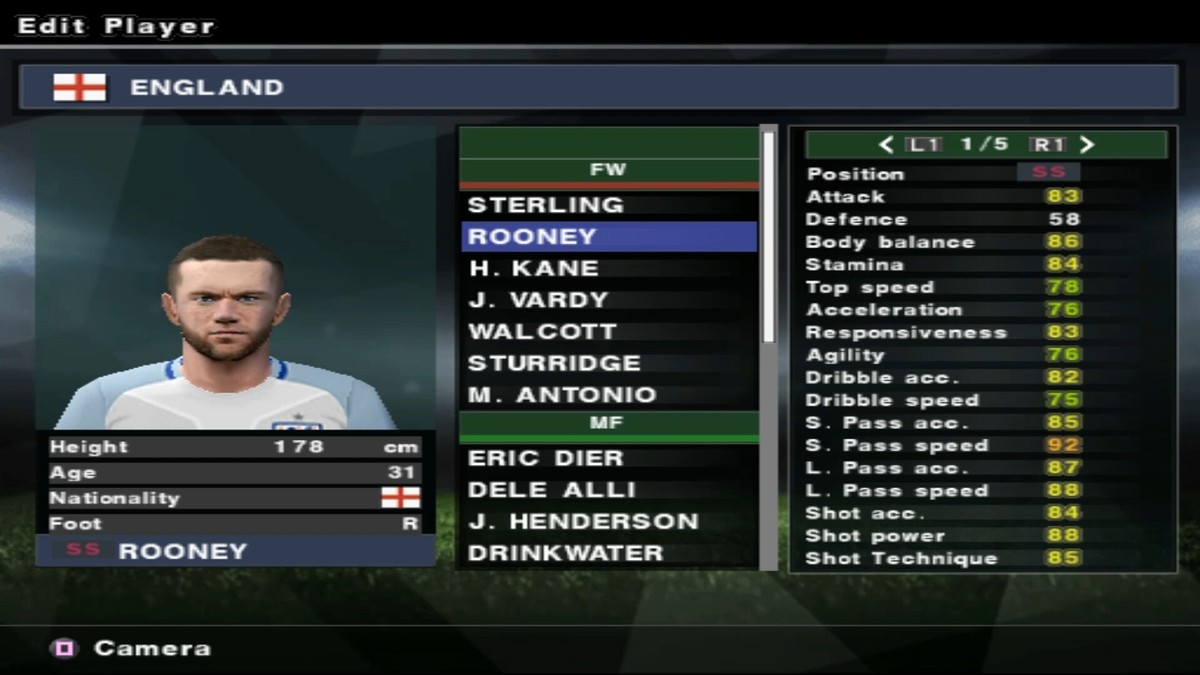Click the ENGLAND team header bar
The image size is (1200, 675).
tap(598, 87)
